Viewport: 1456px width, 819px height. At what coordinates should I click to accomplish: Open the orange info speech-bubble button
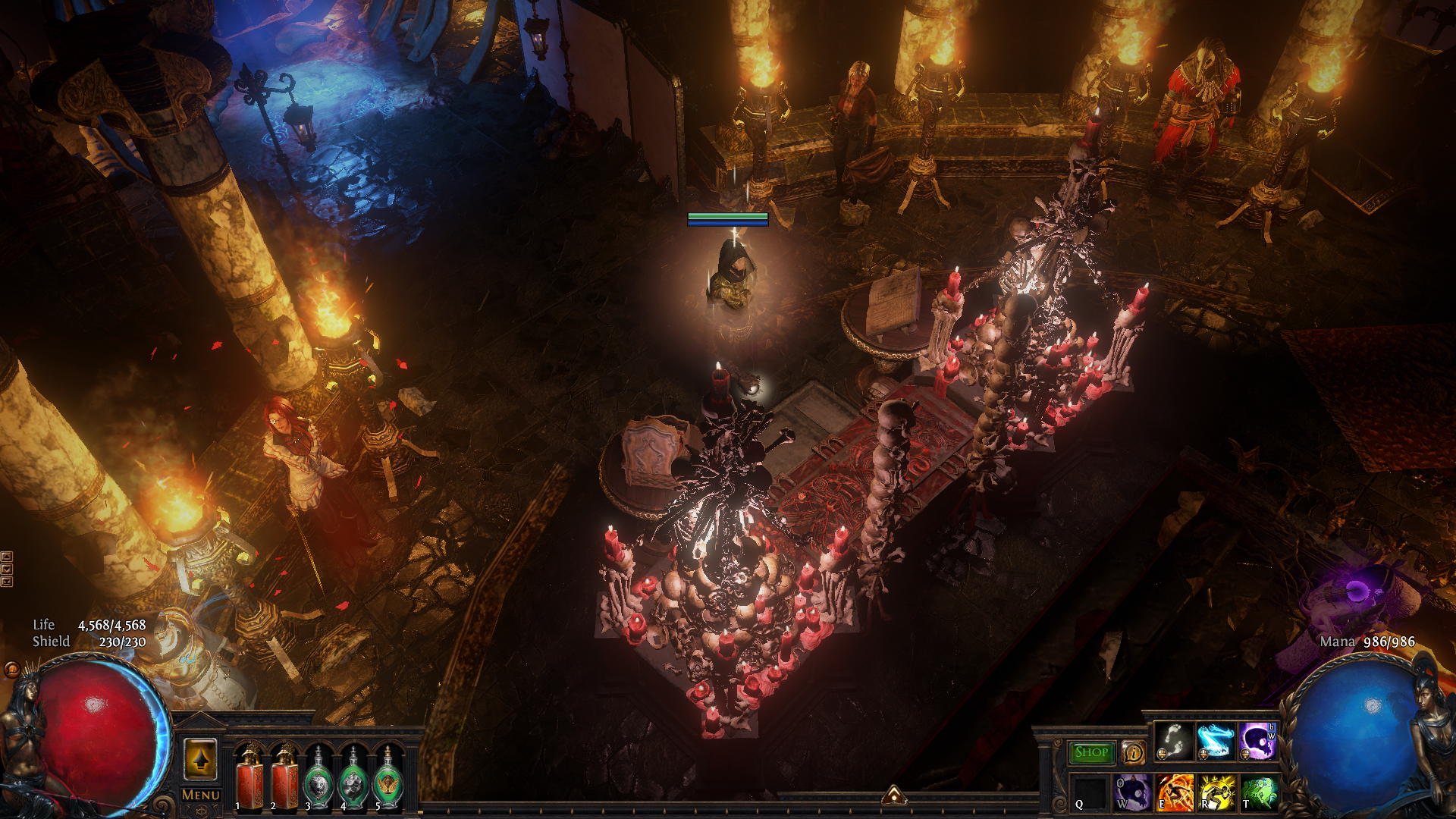point(1134,752)
